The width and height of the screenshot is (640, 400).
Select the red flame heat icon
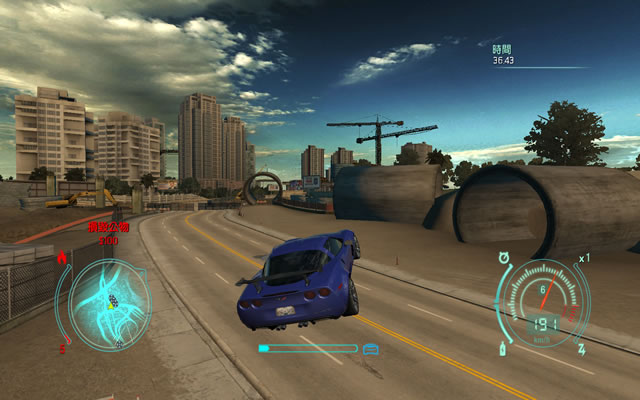pyautogui.click(x=62, y=259)
